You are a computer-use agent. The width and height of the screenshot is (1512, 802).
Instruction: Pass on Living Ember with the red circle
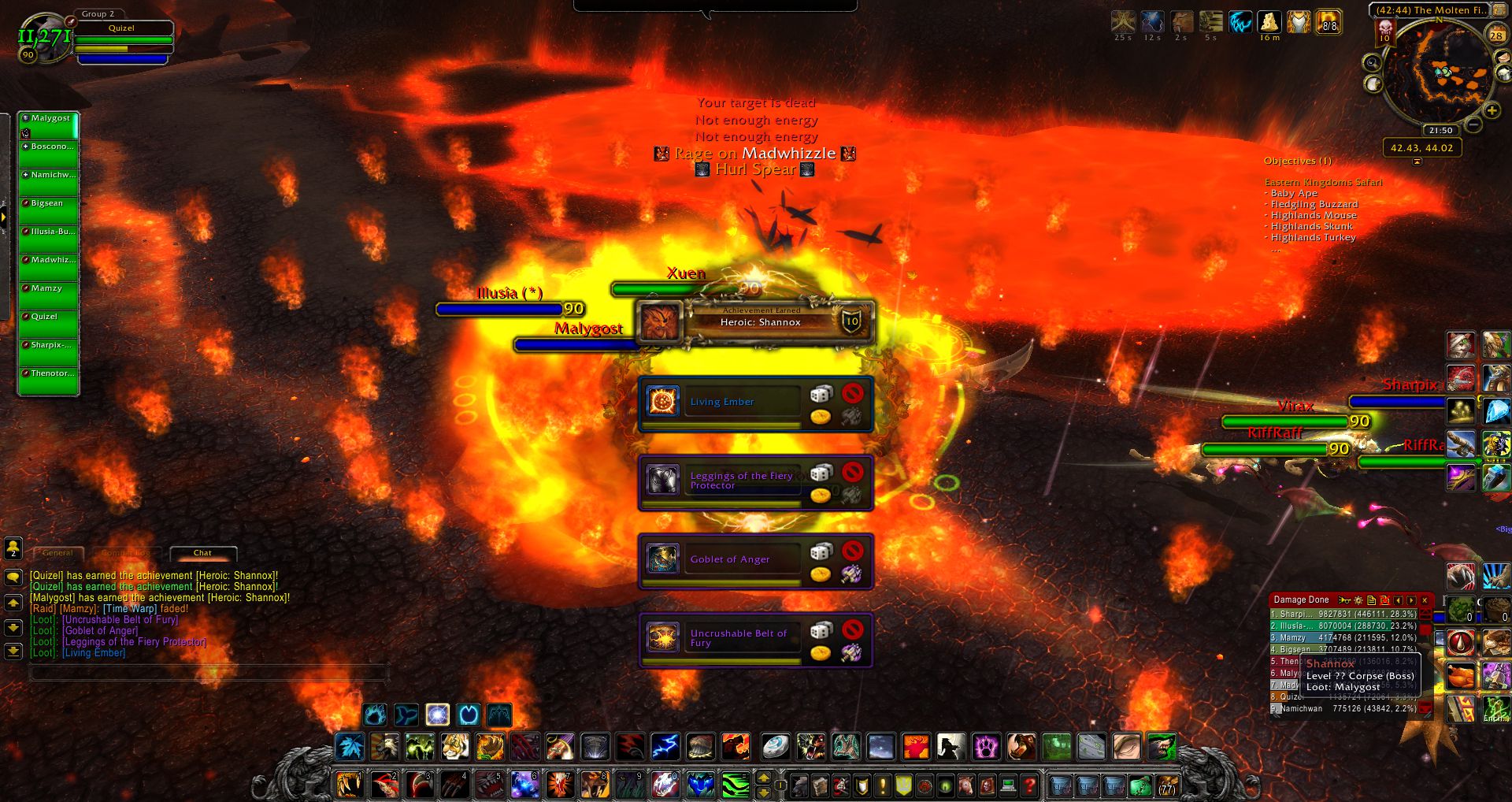pos(853,393)
